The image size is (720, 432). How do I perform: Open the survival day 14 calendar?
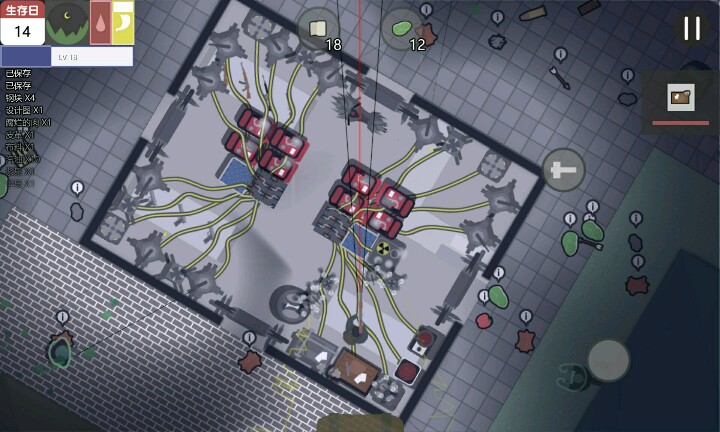[22, 23]
